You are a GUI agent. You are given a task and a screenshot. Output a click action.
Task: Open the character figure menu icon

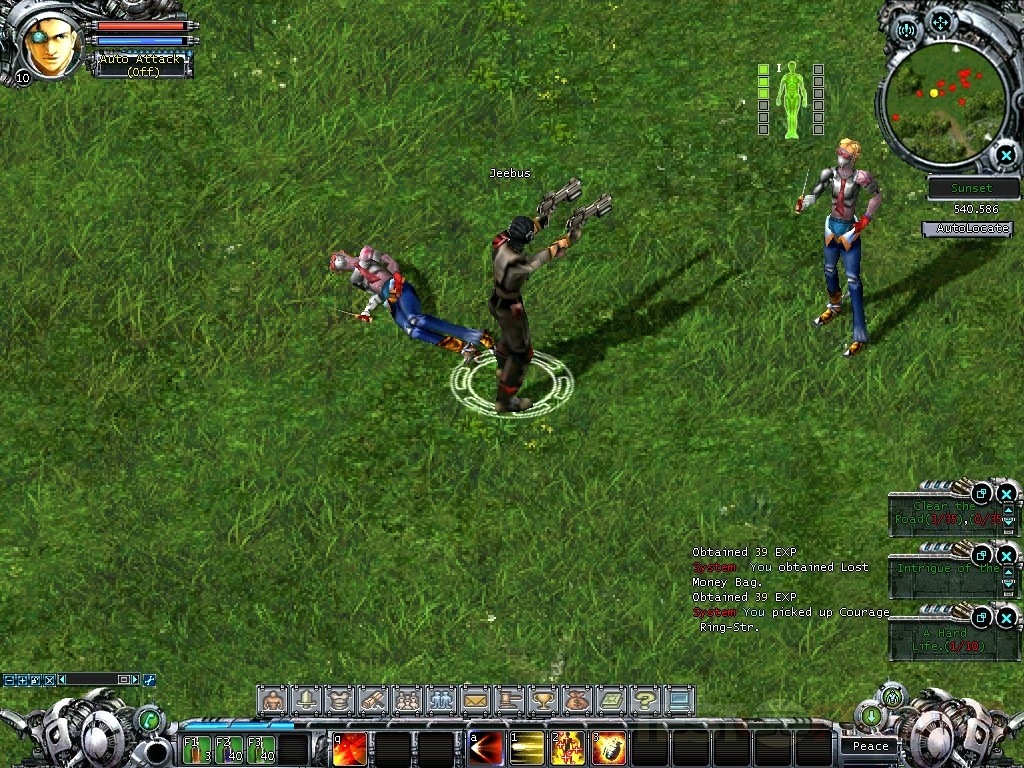click(x=271, y=700)
